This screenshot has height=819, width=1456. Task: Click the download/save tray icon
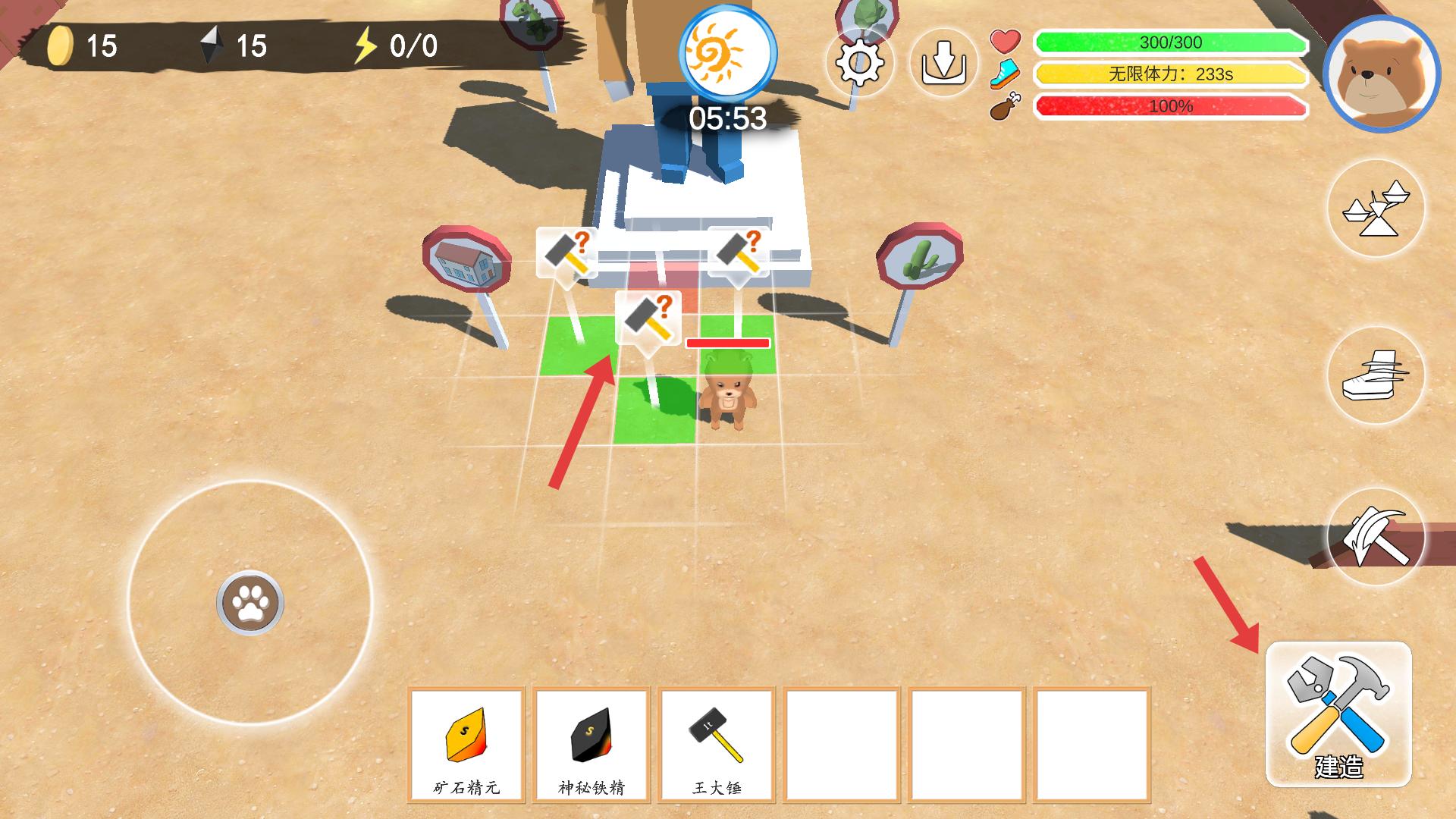point(943,62)
